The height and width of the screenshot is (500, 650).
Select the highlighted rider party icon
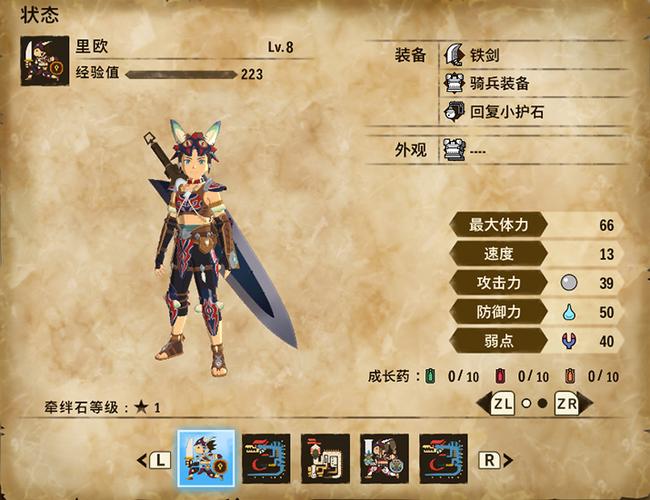point(206,459)
